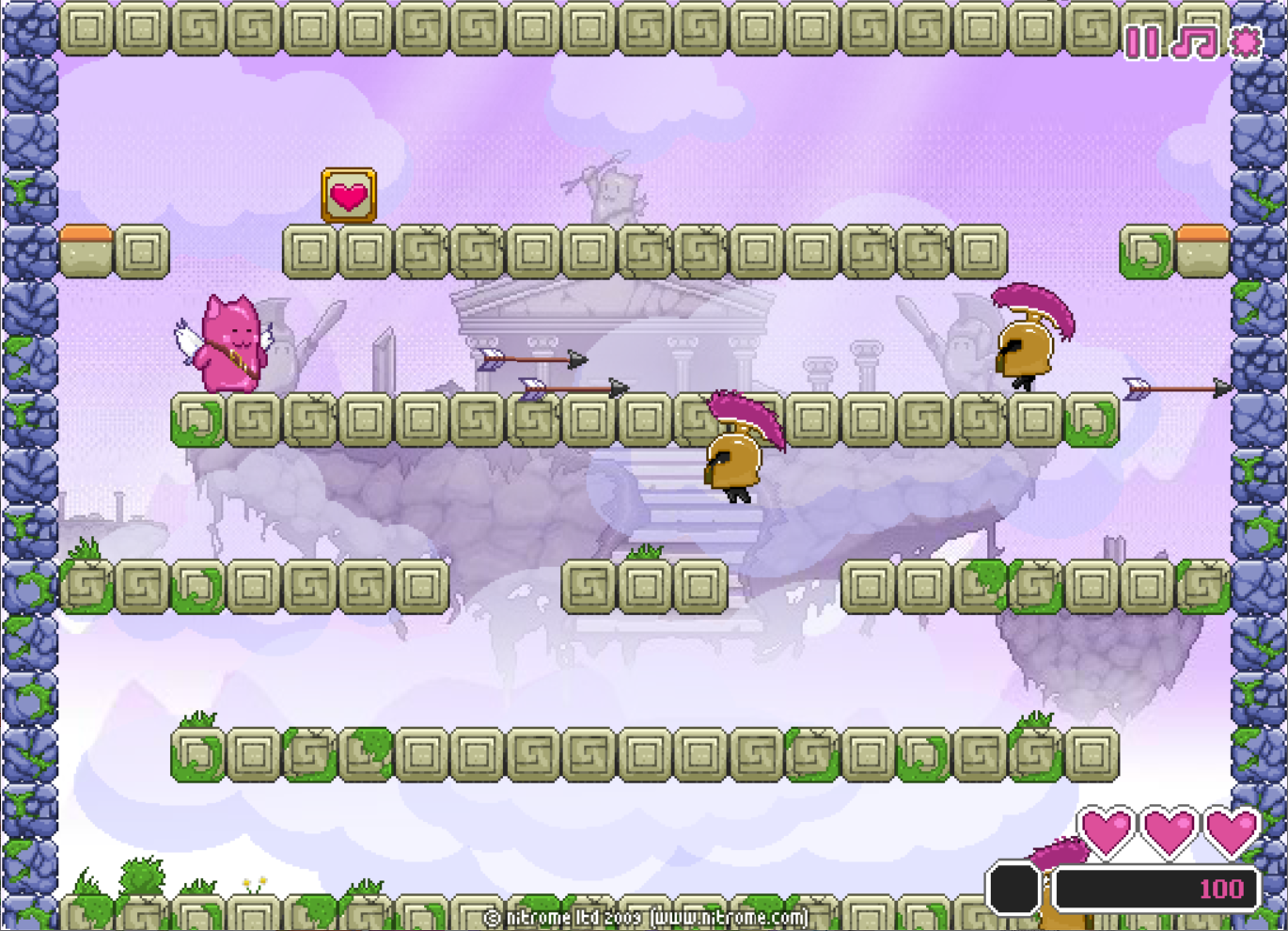Pause the game with the pause button
Image resolution: width=1288 pixels, height=931 pixels.
pyautogui.click(x=1142, y=42)
